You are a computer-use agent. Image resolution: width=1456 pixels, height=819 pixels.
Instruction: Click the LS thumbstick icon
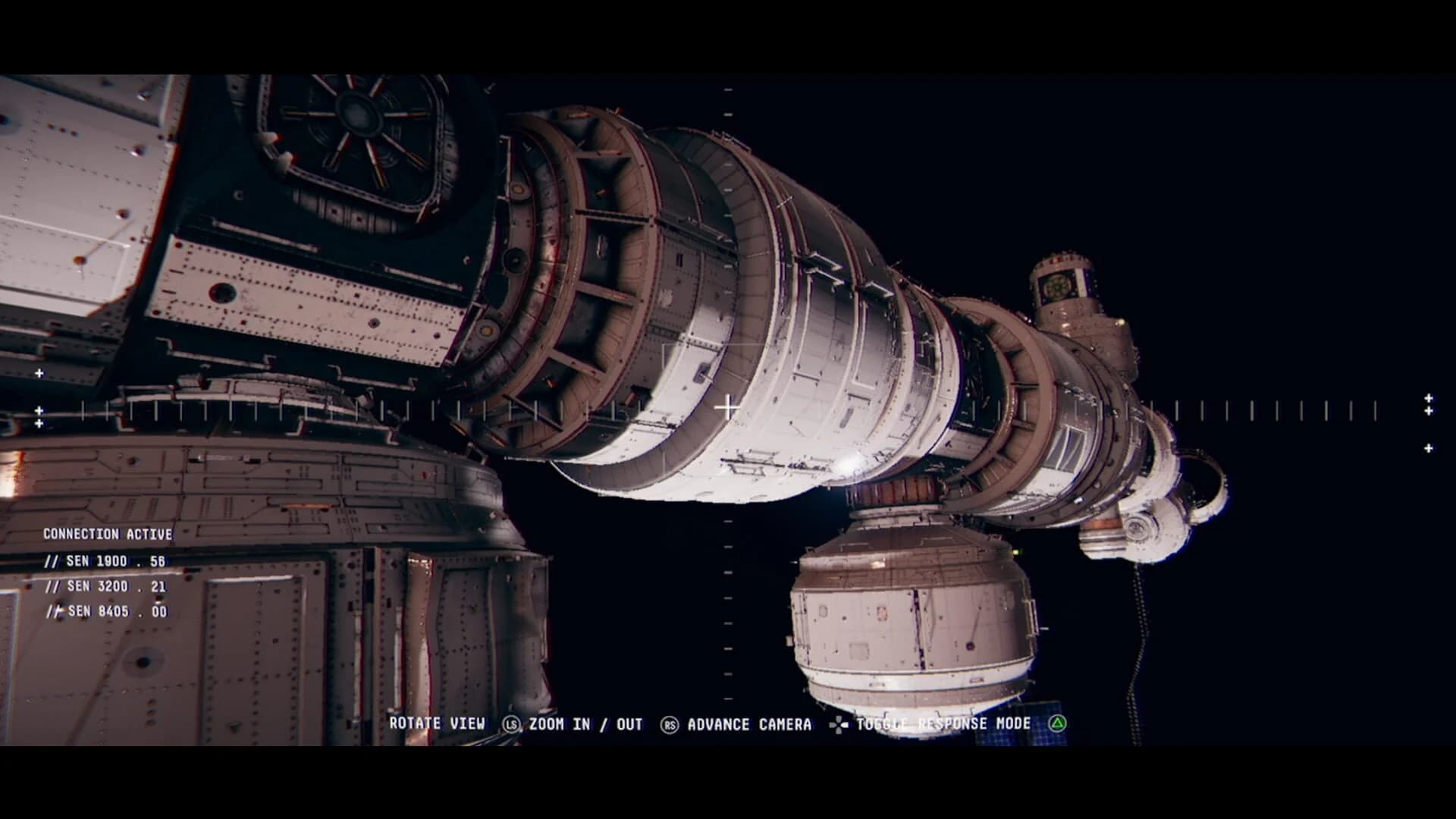coord(513,724)
